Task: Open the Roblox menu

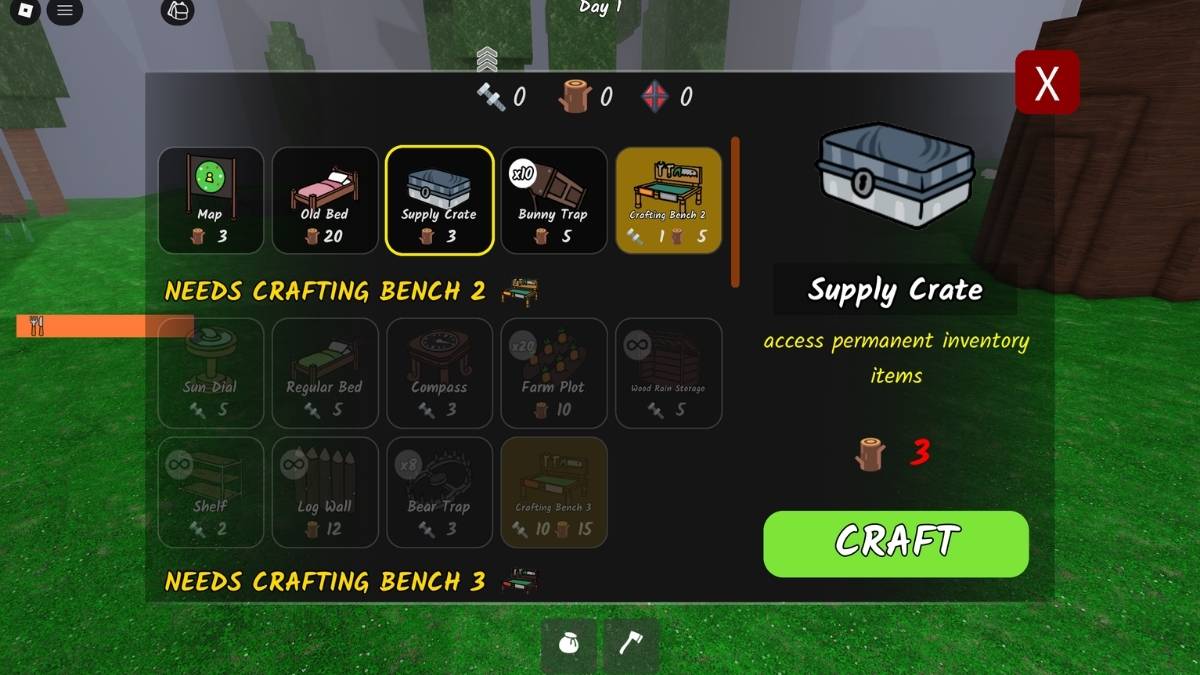Action: [x=27, y=12]
